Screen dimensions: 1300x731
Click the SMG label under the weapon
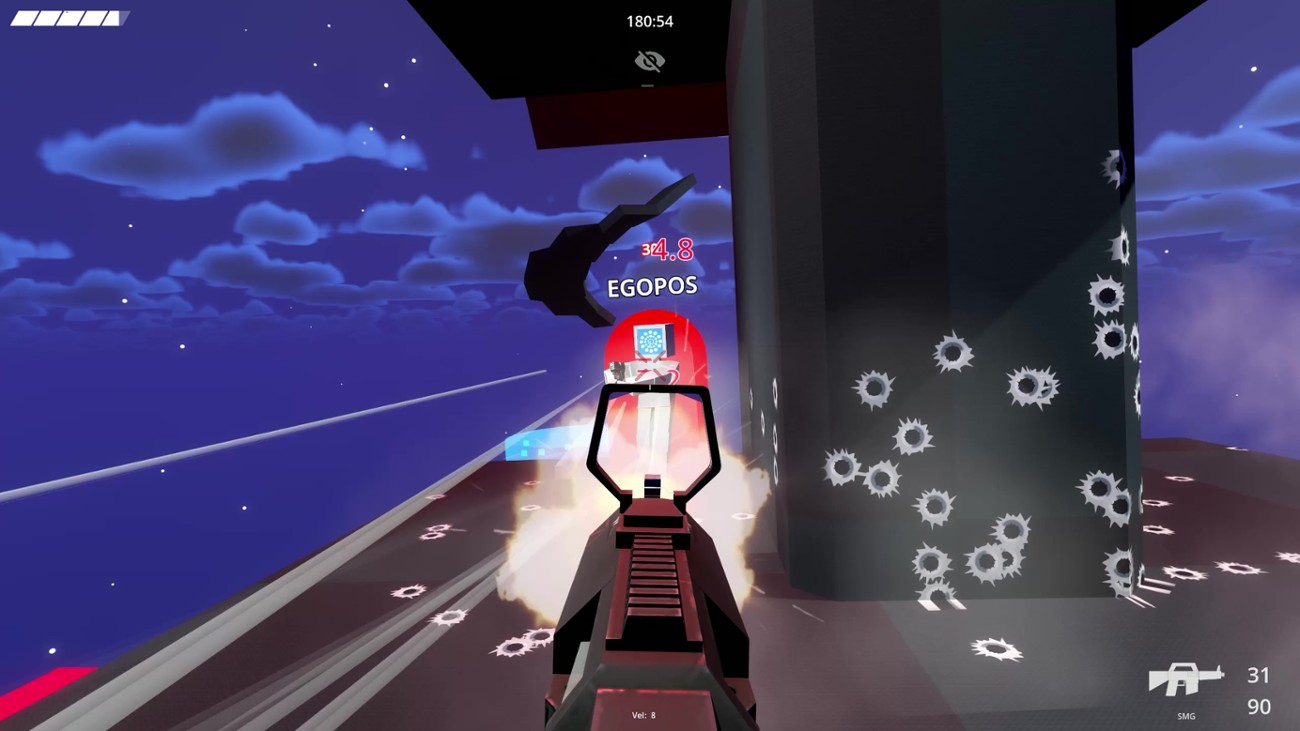click(x=1185, y=716)
